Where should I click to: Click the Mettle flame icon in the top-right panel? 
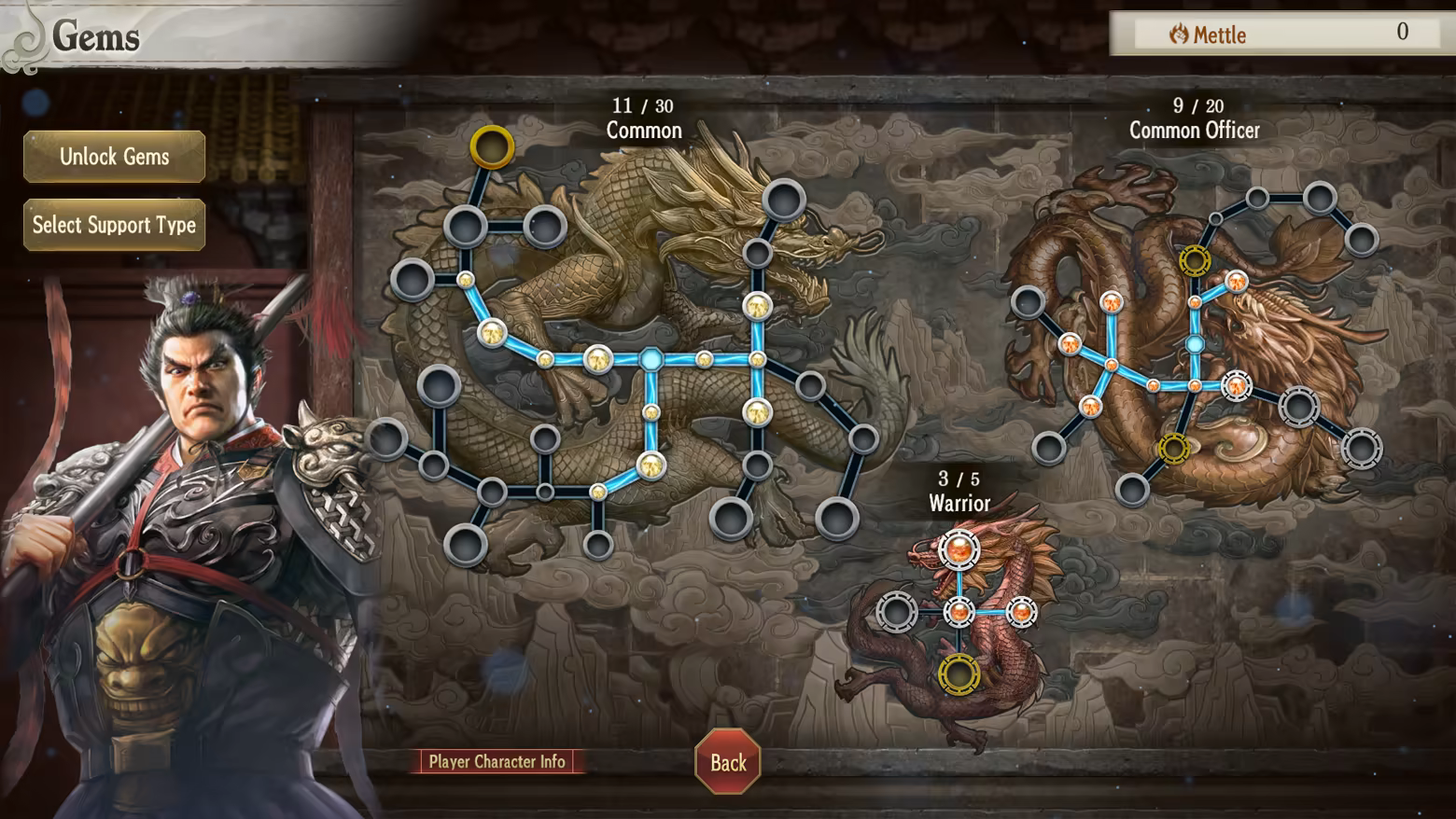pyautogui.click(x=1178, y=34)
